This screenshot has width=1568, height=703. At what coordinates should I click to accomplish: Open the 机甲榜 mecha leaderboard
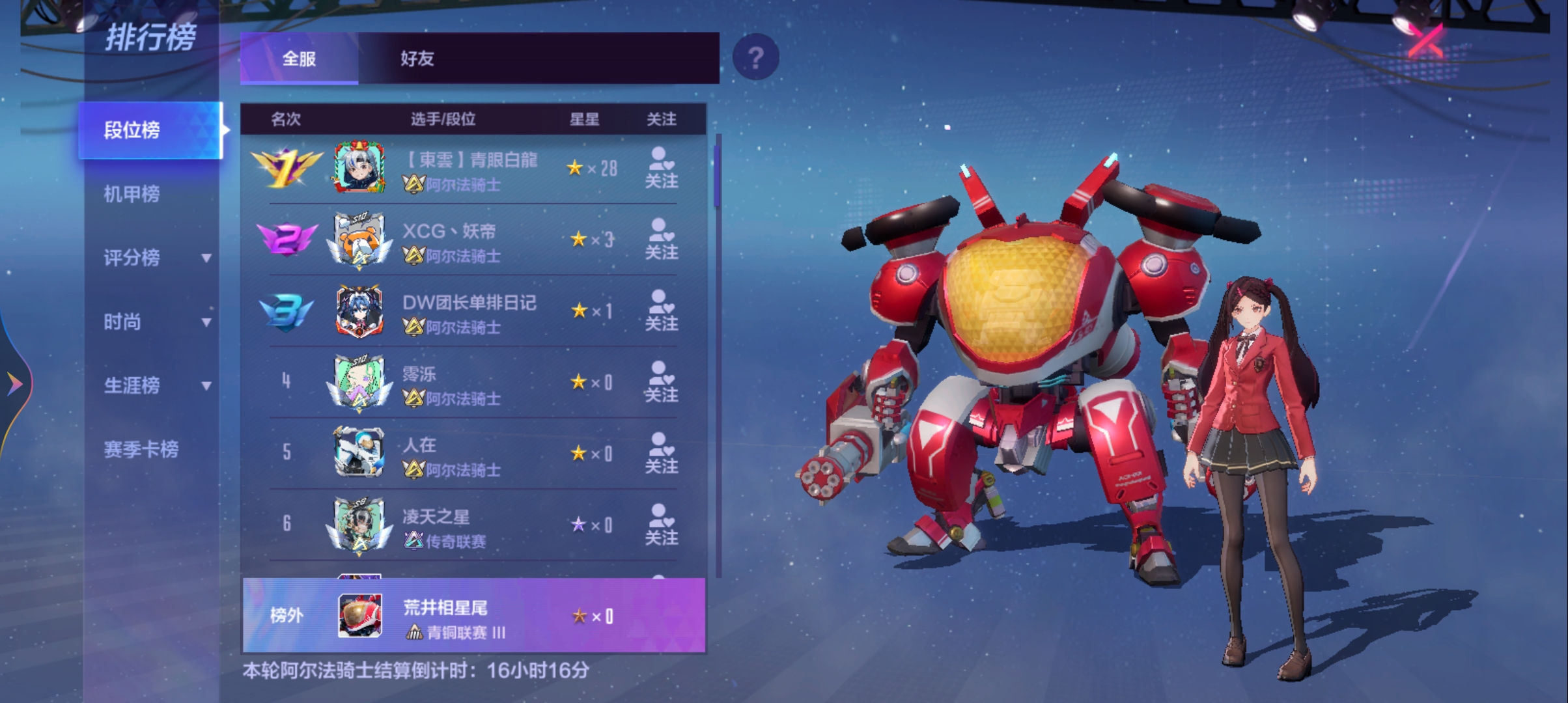coord(132,194)
